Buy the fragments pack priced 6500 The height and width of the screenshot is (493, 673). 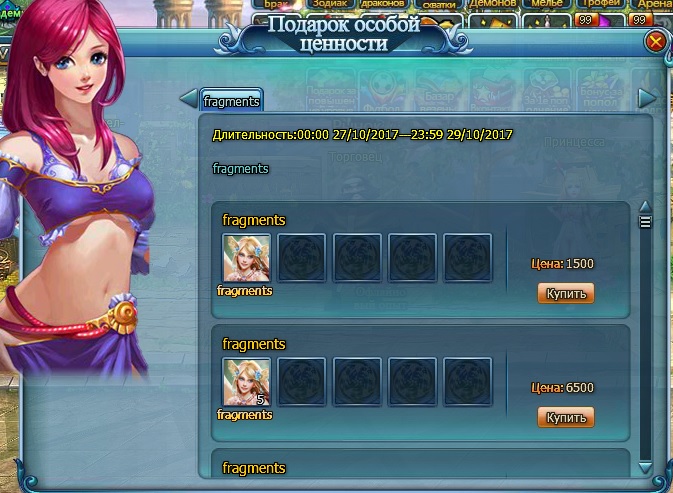coord(566,417)
